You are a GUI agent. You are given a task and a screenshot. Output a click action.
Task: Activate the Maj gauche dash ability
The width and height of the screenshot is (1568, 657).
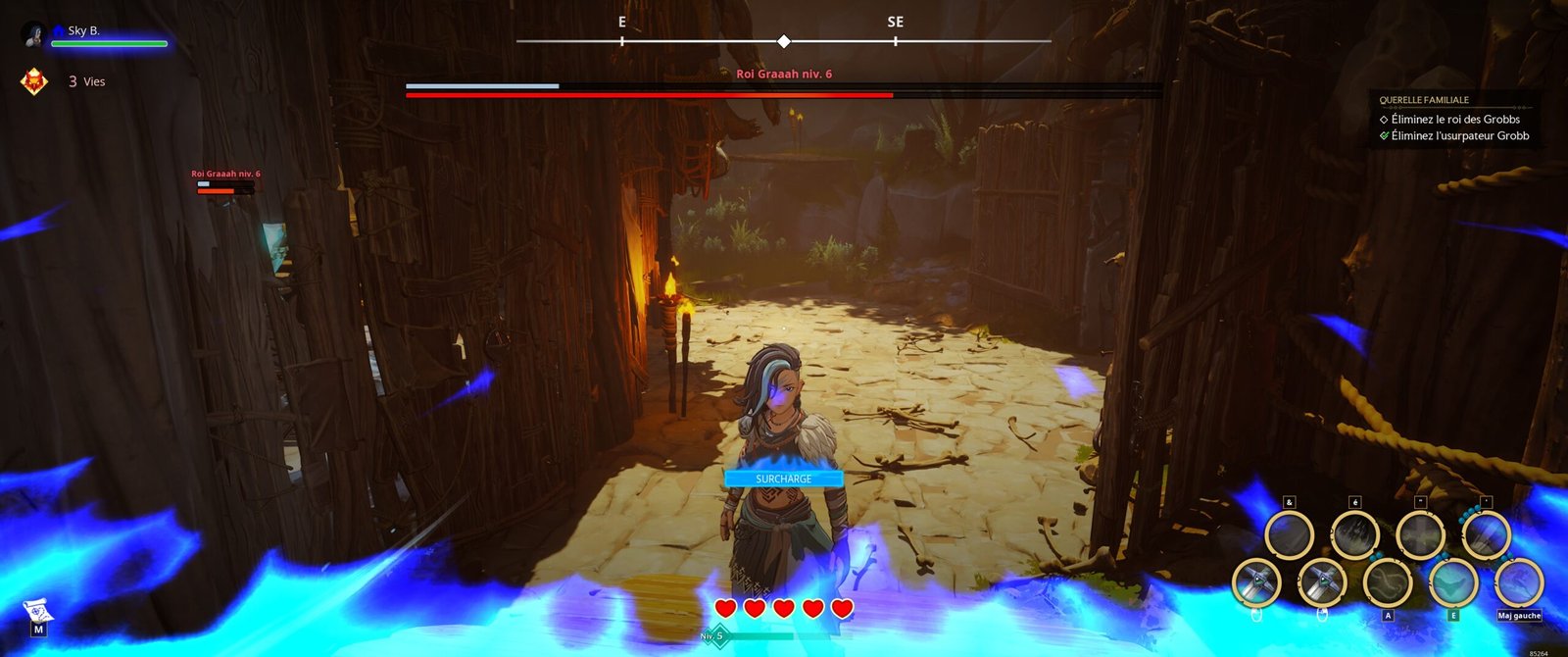pyautogui.click(x=1518, y=583)
